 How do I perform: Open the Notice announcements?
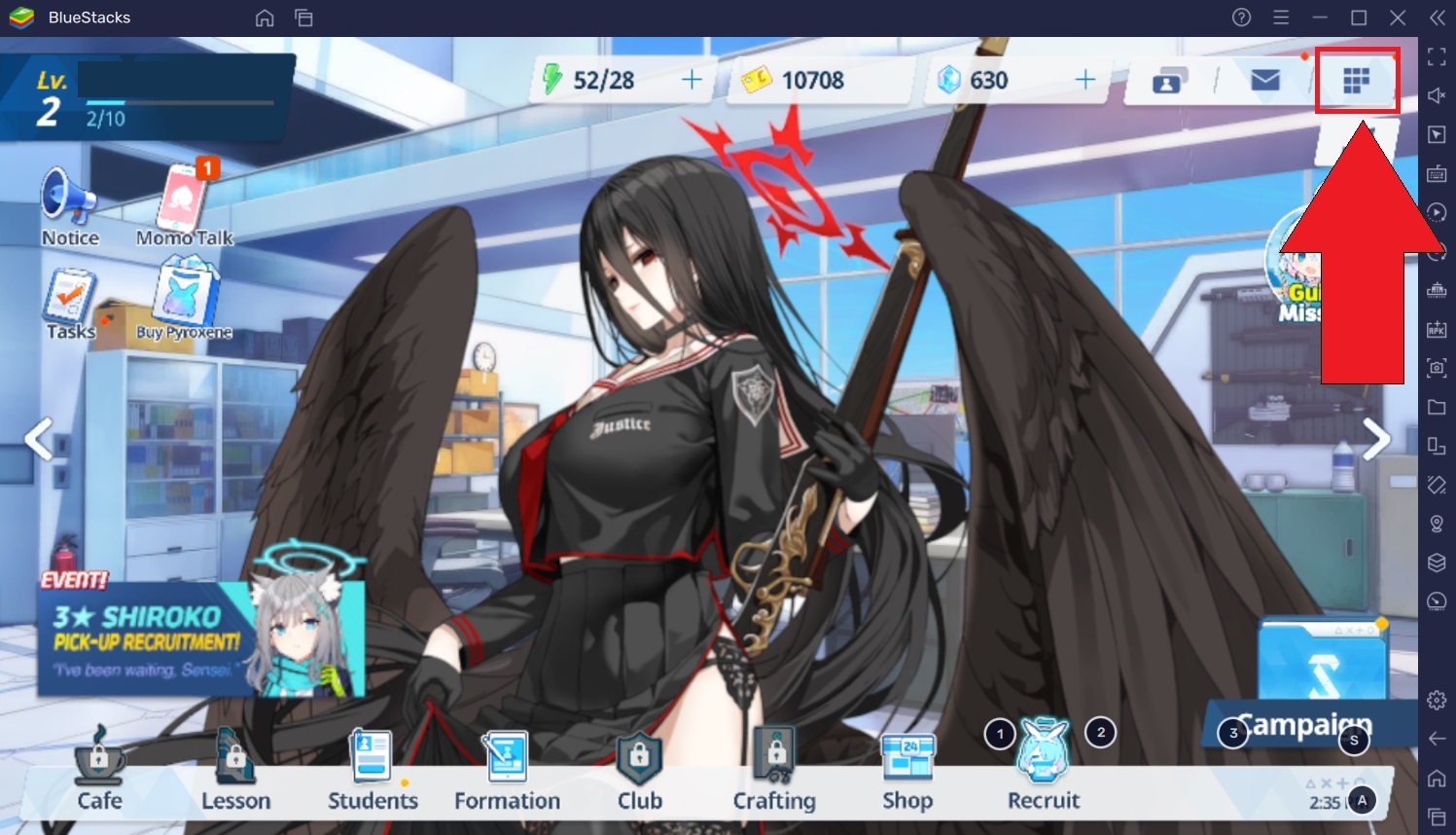(68, 204)
